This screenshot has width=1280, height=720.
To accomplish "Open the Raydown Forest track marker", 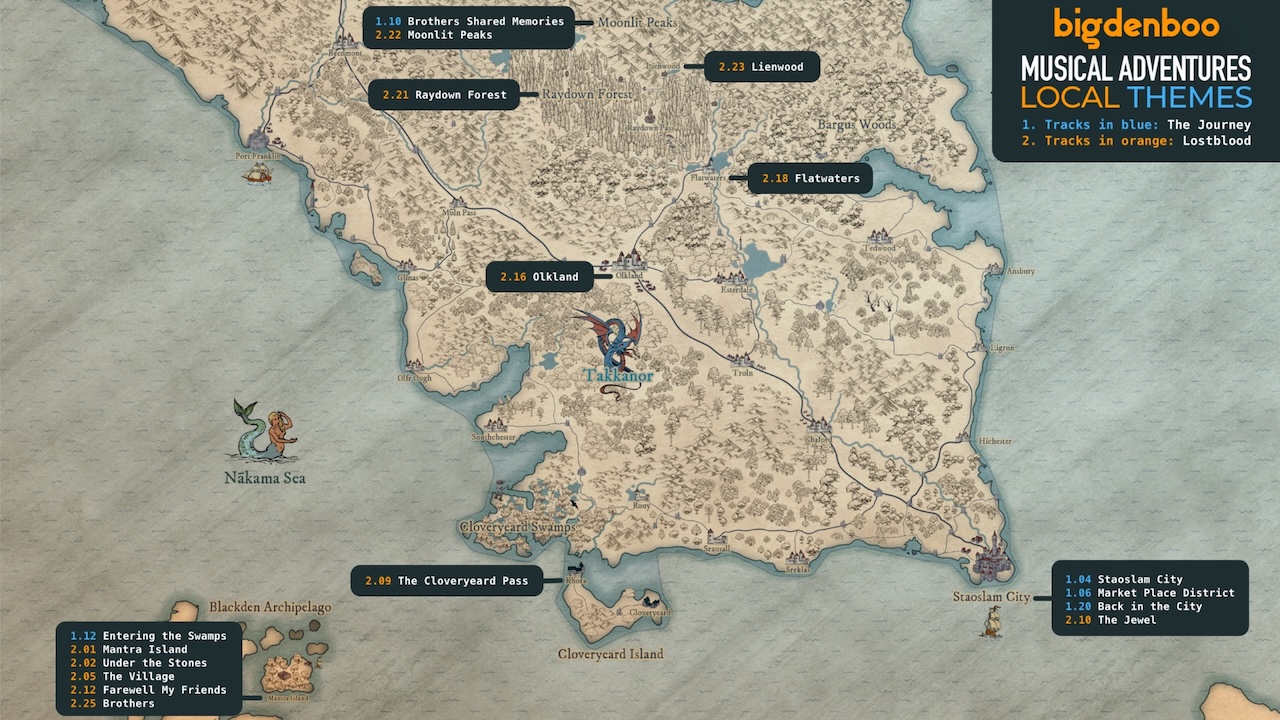I will point(444,95).
